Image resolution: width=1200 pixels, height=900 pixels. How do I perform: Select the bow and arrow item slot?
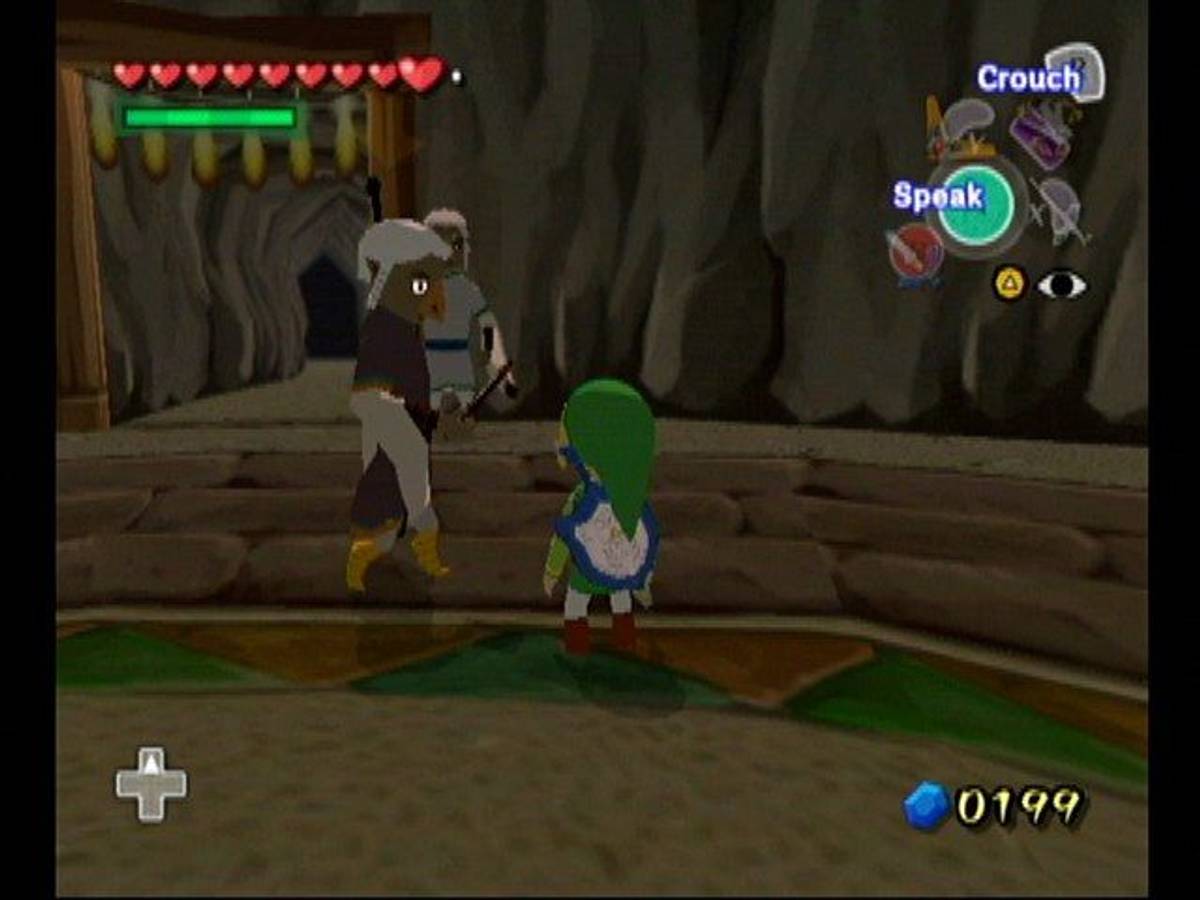pyautogui.click(x=1062, y=208)
